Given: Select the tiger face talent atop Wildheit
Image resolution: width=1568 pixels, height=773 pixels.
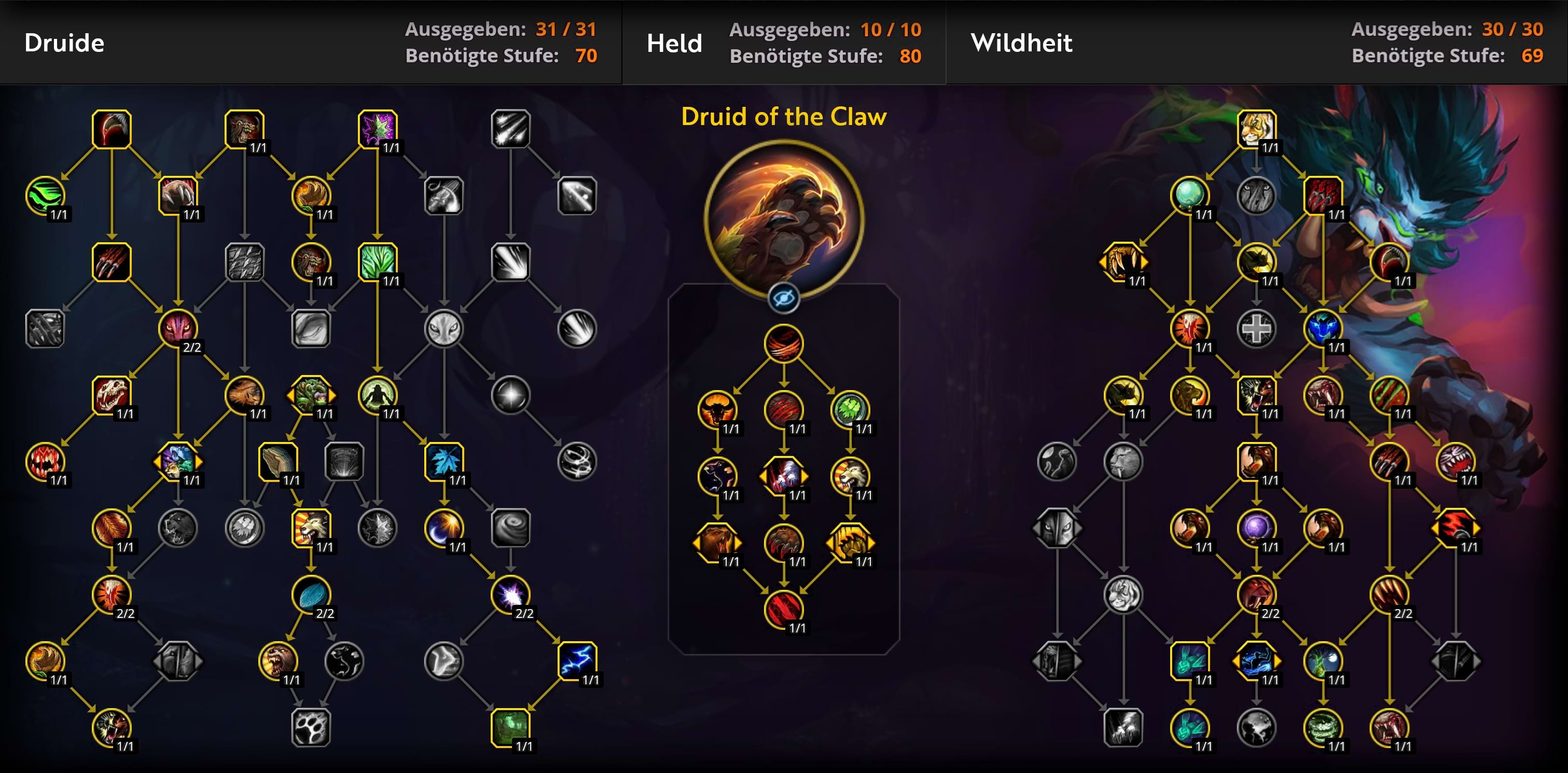Looking at the screenshot, I should pyautogui.click(x=1256, y=129).
